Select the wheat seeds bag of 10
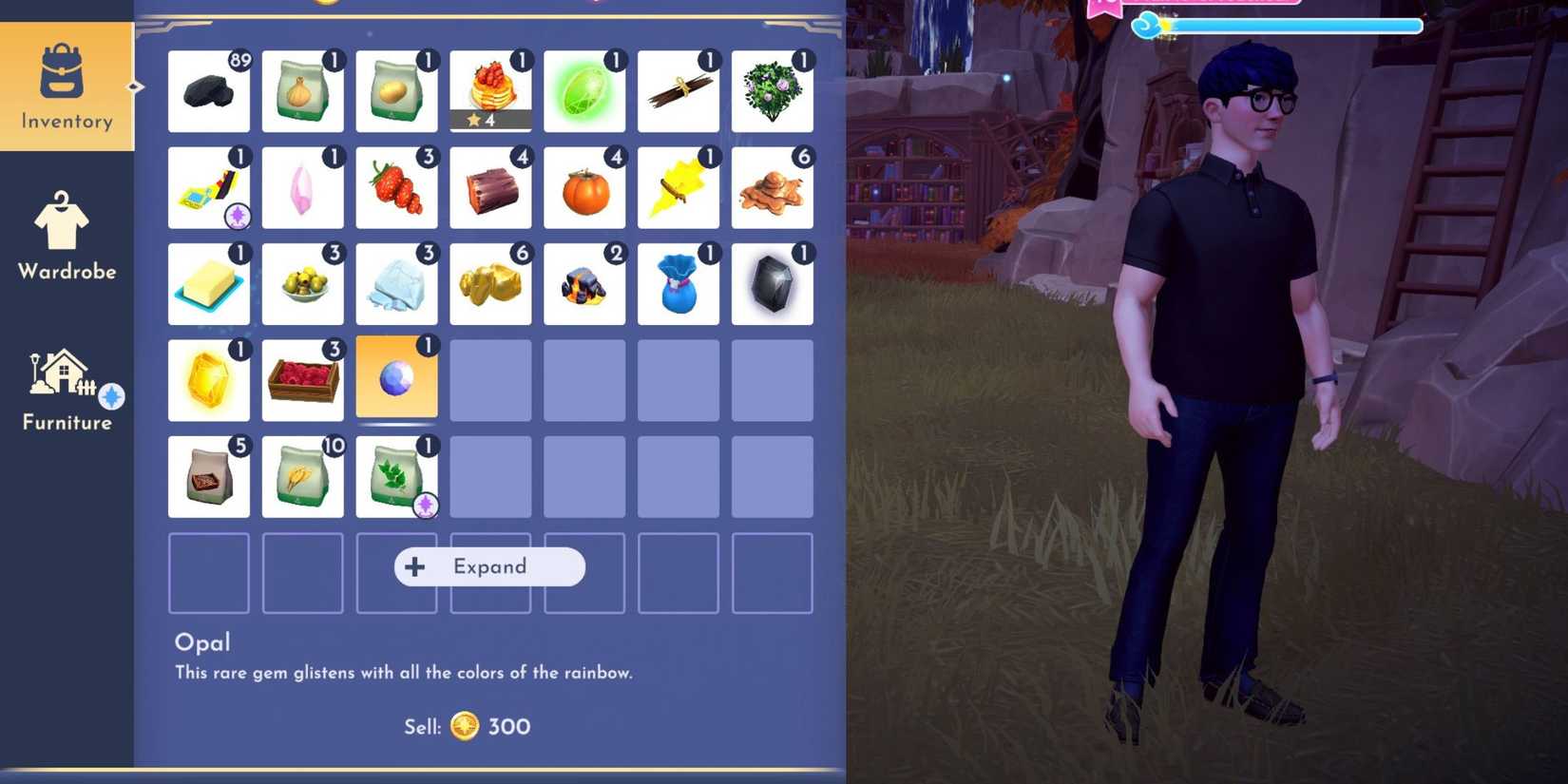Image resolution: width=1568 pixels, height=784 pixels. pyautogui.click(x=302, y=474)
